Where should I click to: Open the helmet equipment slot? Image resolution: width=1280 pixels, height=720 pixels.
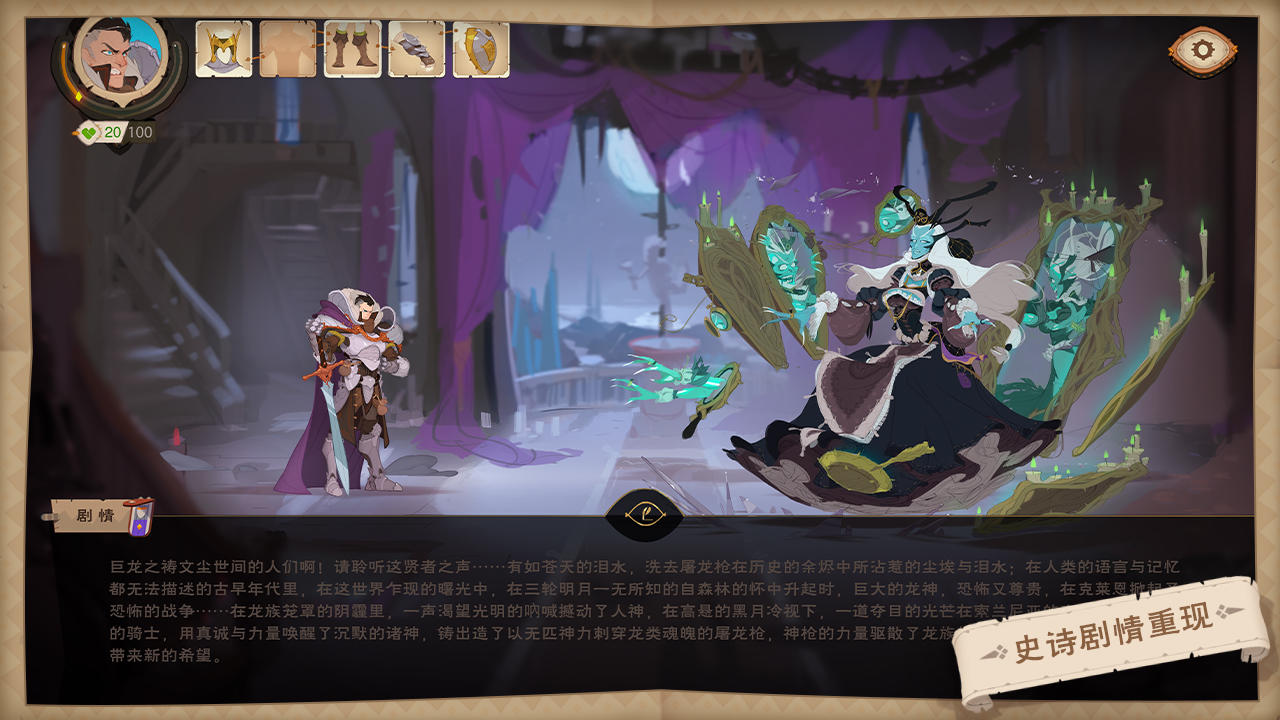pyautogui.click(x=225, y=47)
